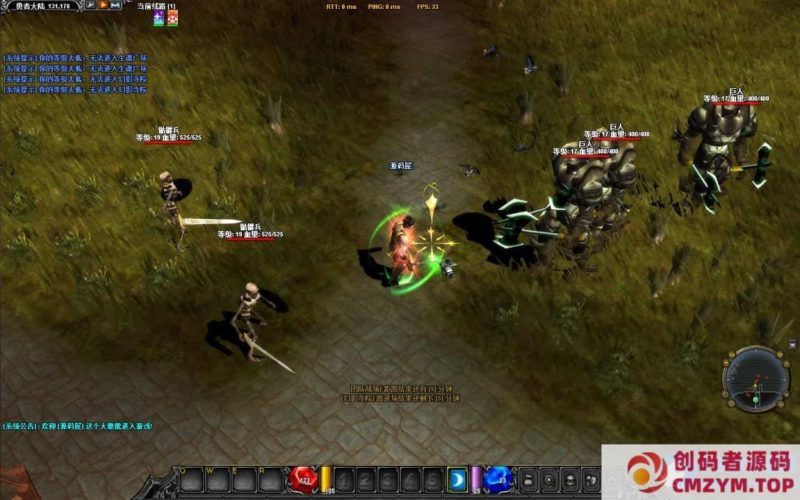Open the blue M button at top
This screenshot has width=800, height=500.
pyautogui.click(x=116, y=6)
